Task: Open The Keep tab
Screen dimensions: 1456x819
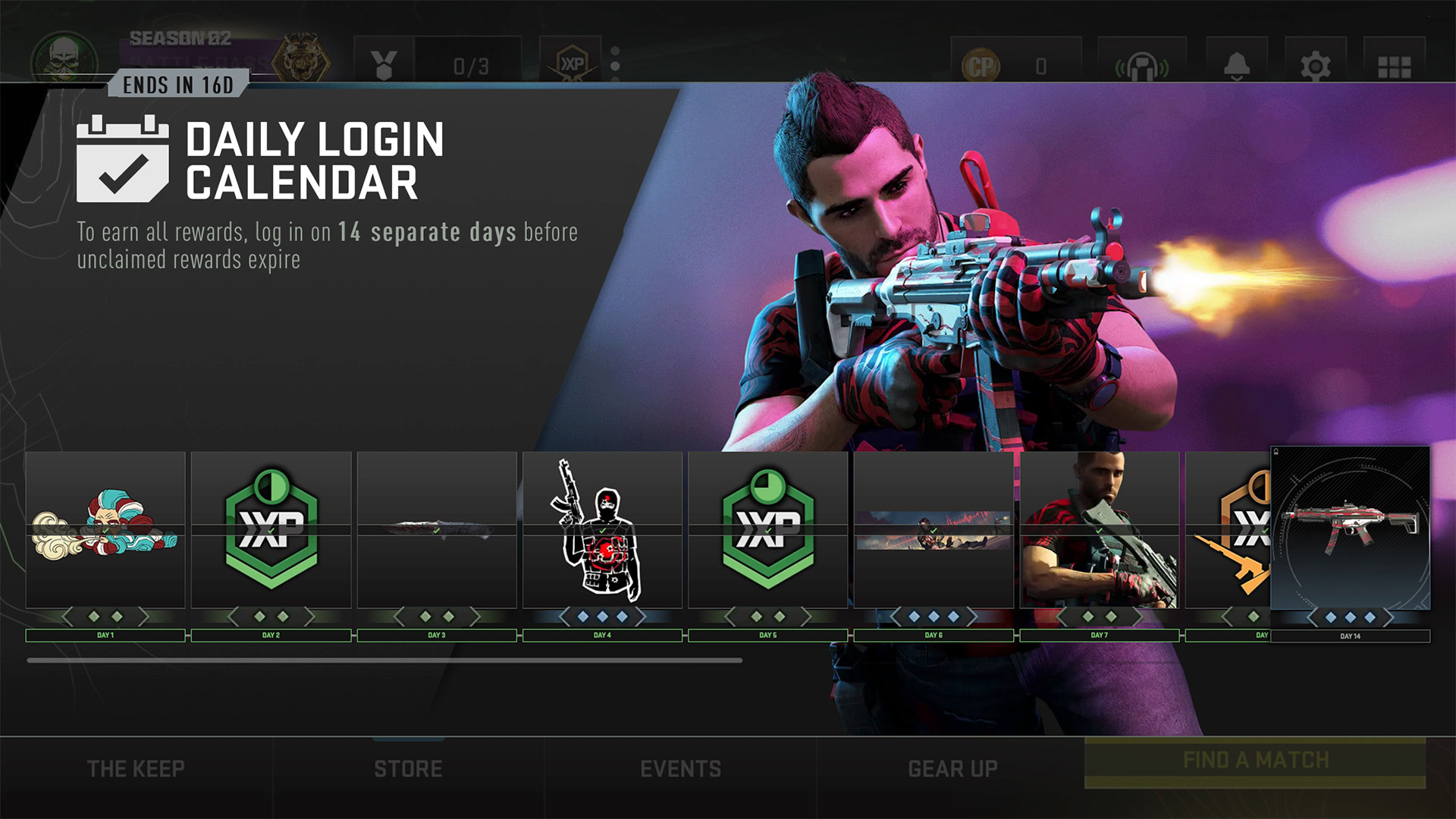Action: tap(136, 769)
